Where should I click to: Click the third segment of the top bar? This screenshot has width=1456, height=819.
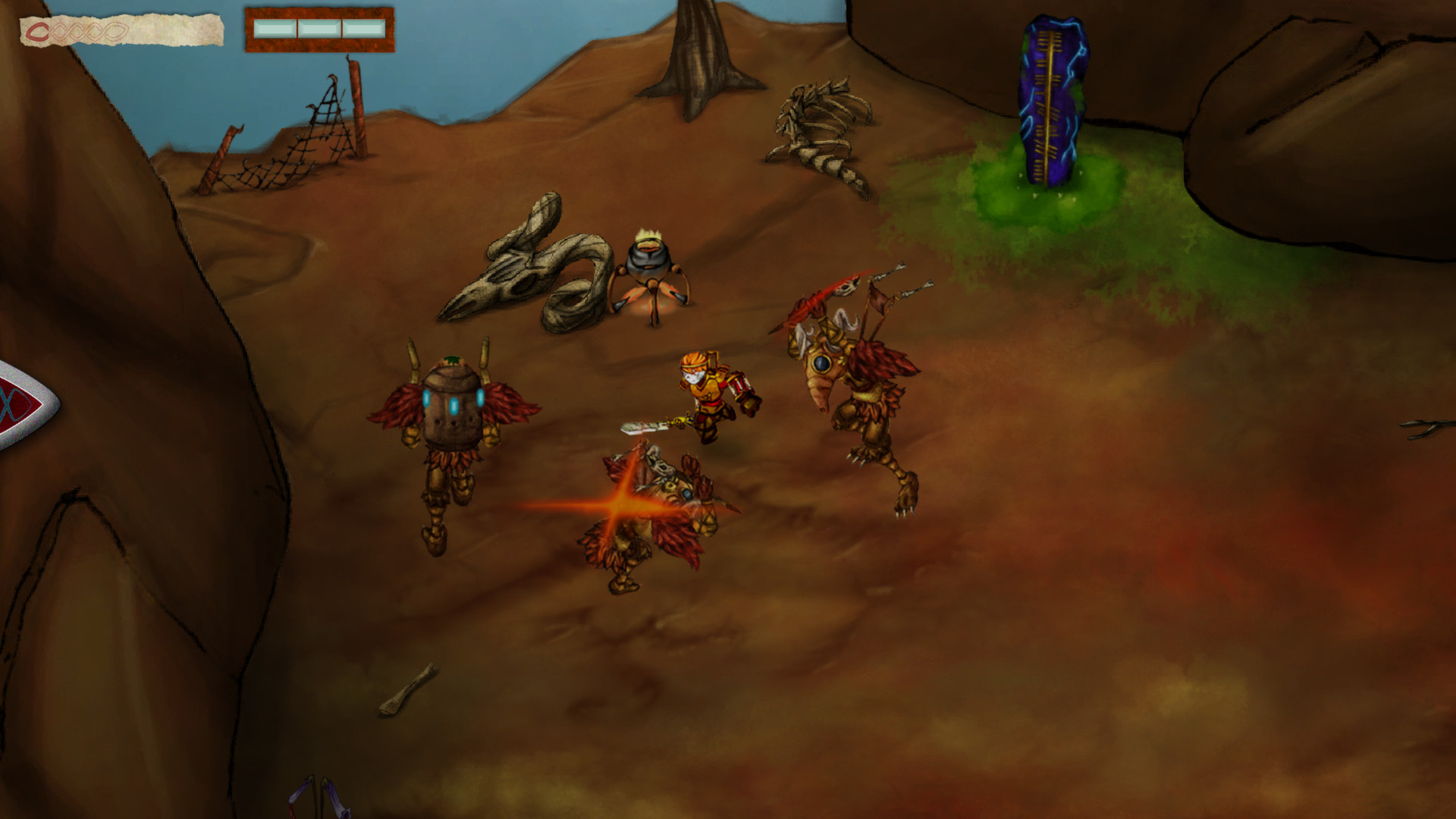362,29
